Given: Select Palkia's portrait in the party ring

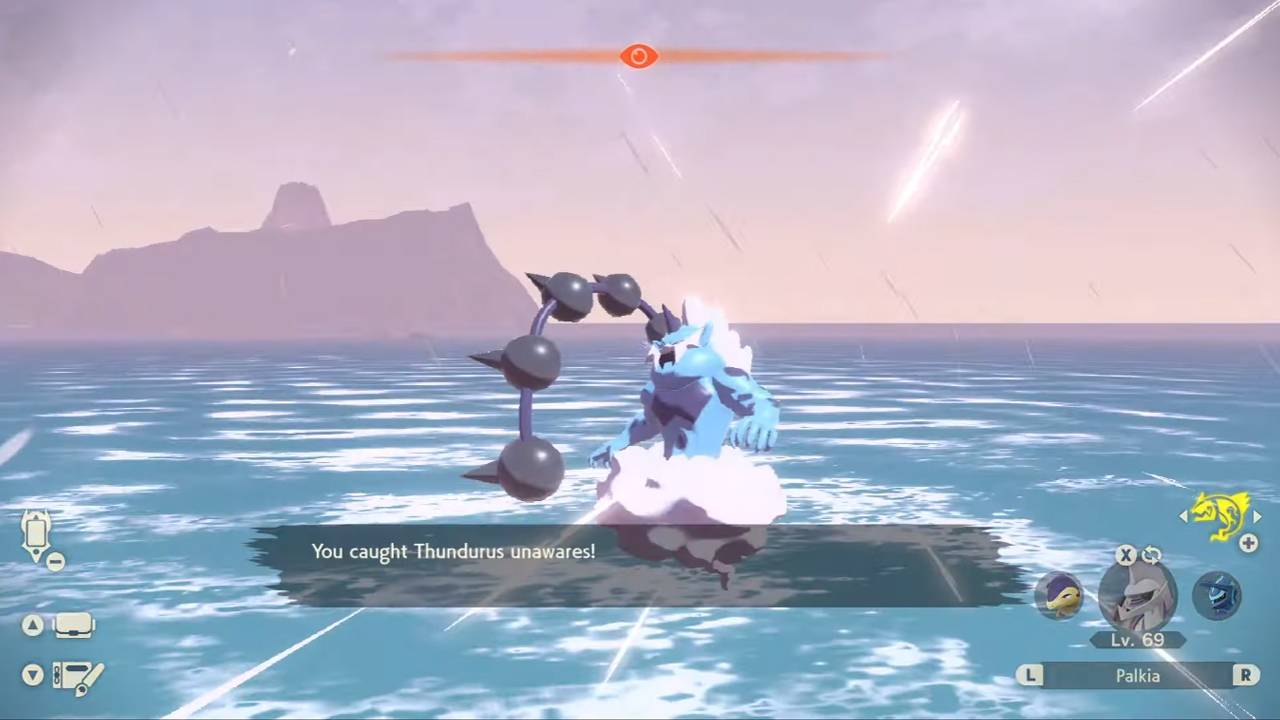Looking at the screenshot, I should (1138, 597).
